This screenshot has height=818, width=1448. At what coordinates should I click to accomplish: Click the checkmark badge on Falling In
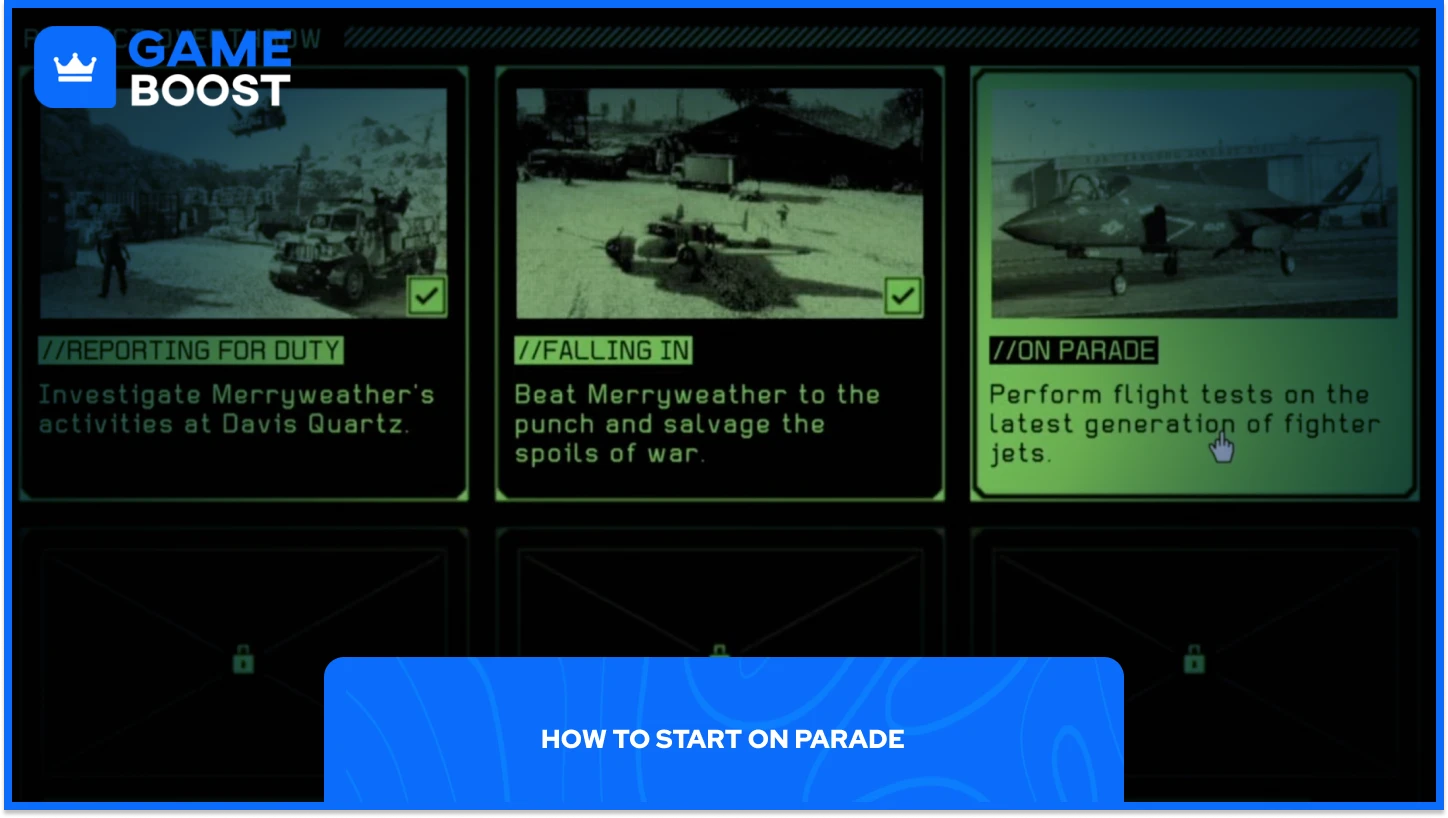tap(903, 295)
